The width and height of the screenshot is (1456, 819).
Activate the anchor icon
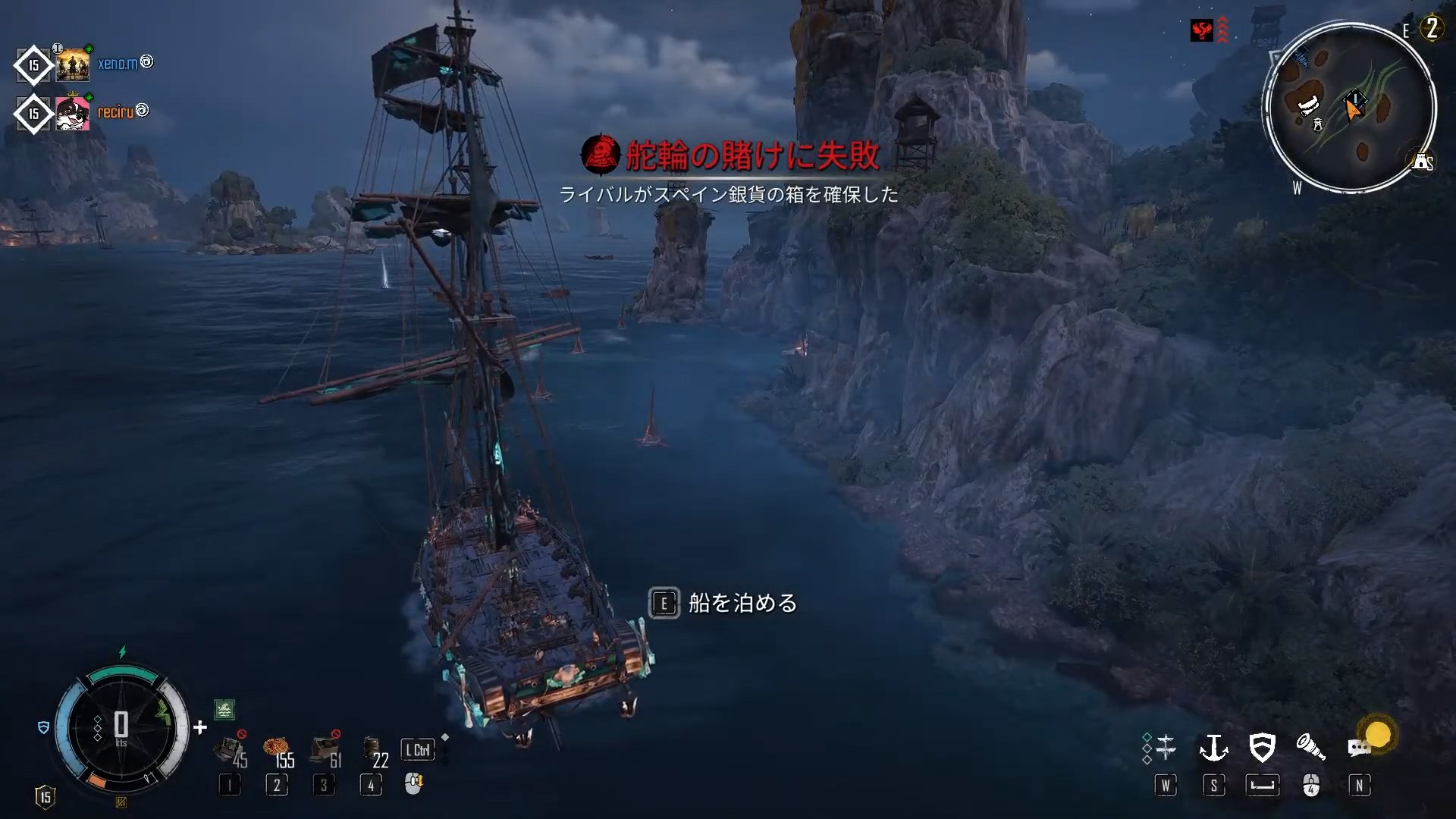pyautogui.click(x=1213, y=748)
